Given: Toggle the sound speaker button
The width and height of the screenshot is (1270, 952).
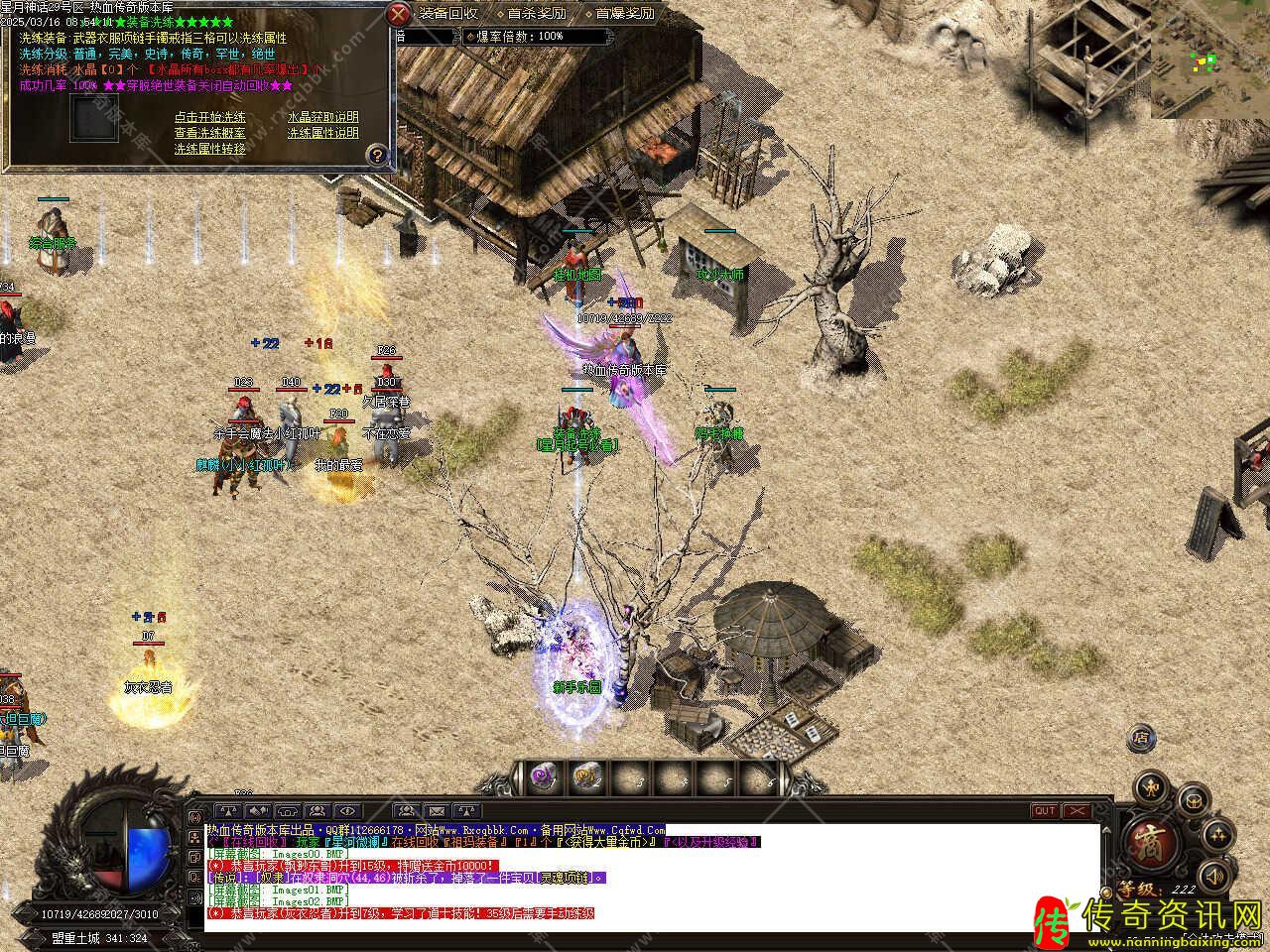Looking at the screenshot, I should (1214, 876).
